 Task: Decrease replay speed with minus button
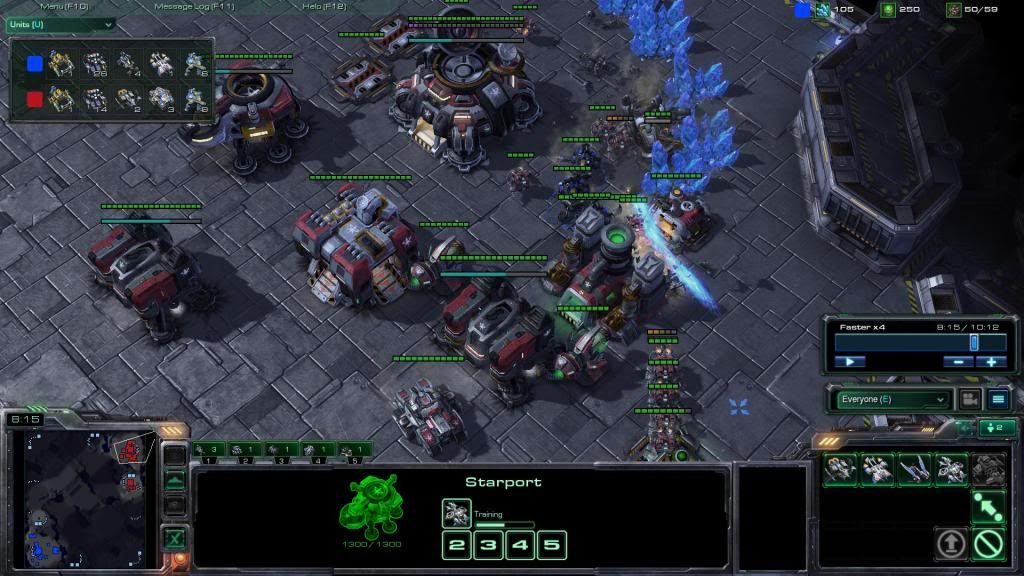(x=959, y=361)
